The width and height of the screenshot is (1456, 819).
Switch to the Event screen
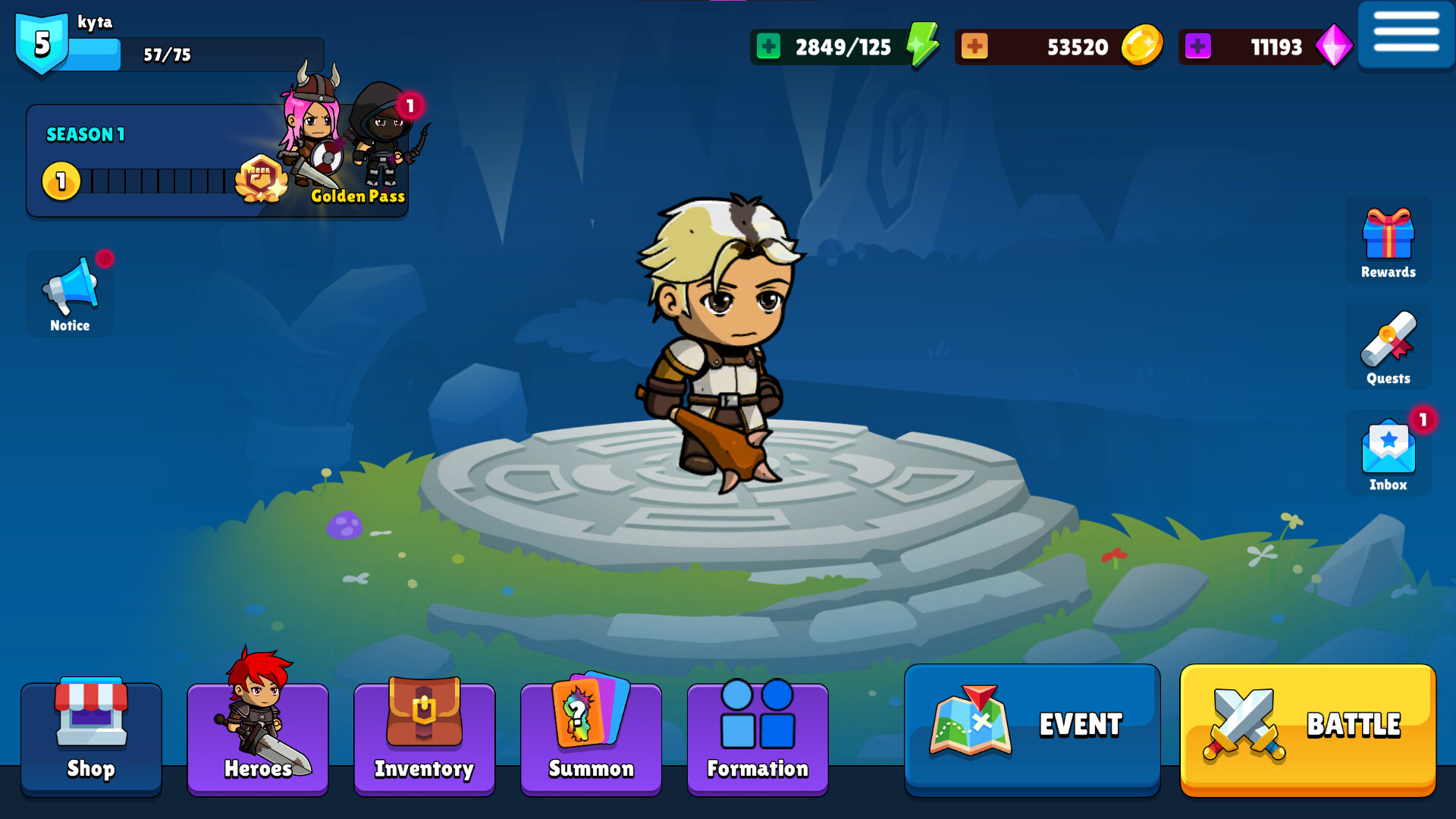[1031, 725]
